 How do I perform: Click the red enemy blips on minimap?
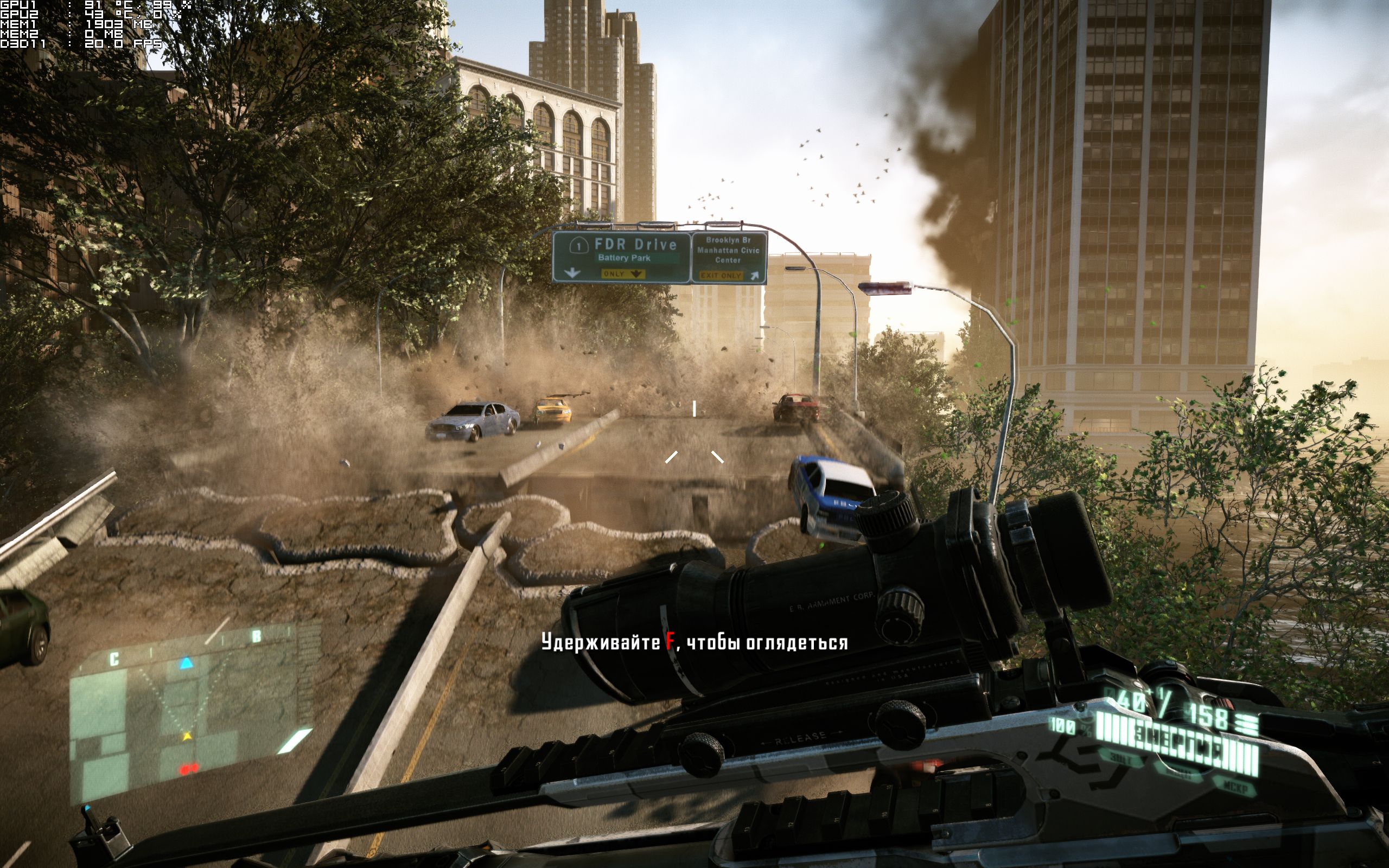(188, 767)
